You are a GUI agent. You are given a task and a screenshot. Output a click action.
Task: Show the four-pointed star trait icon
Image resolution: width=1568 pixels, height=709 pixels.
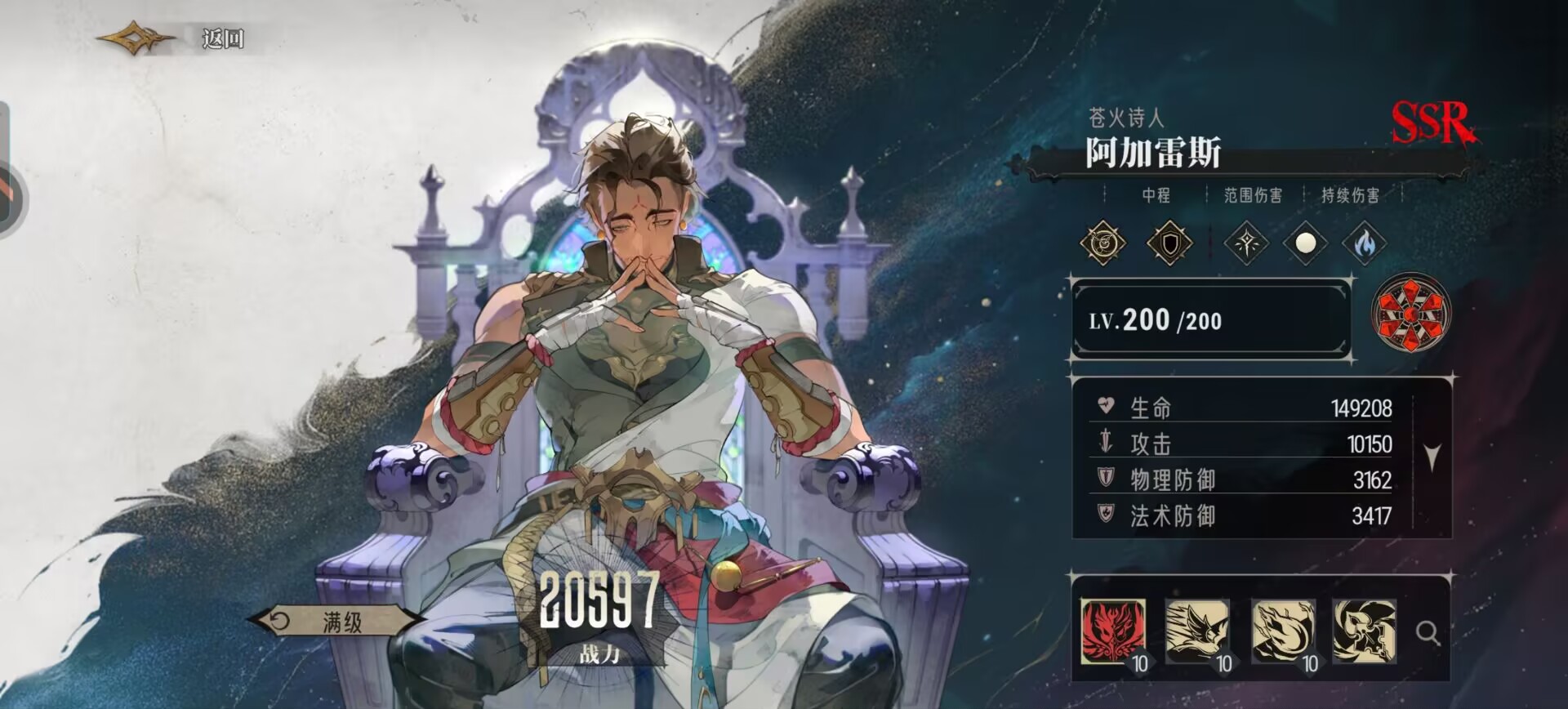[x=1246, y=243]
